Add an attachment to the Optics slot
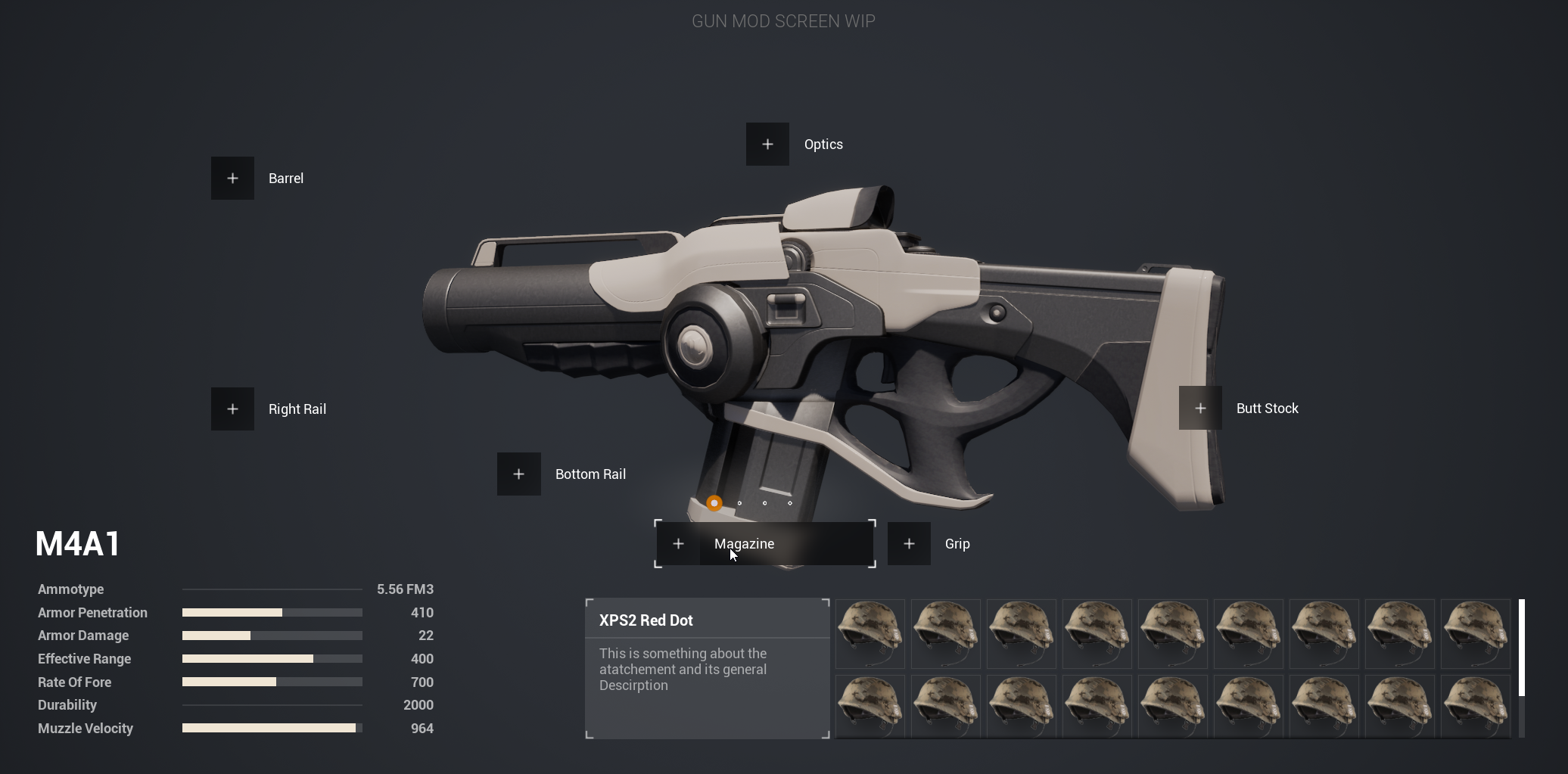Viewport: 1568px width, 774px height. pos(767,145)
